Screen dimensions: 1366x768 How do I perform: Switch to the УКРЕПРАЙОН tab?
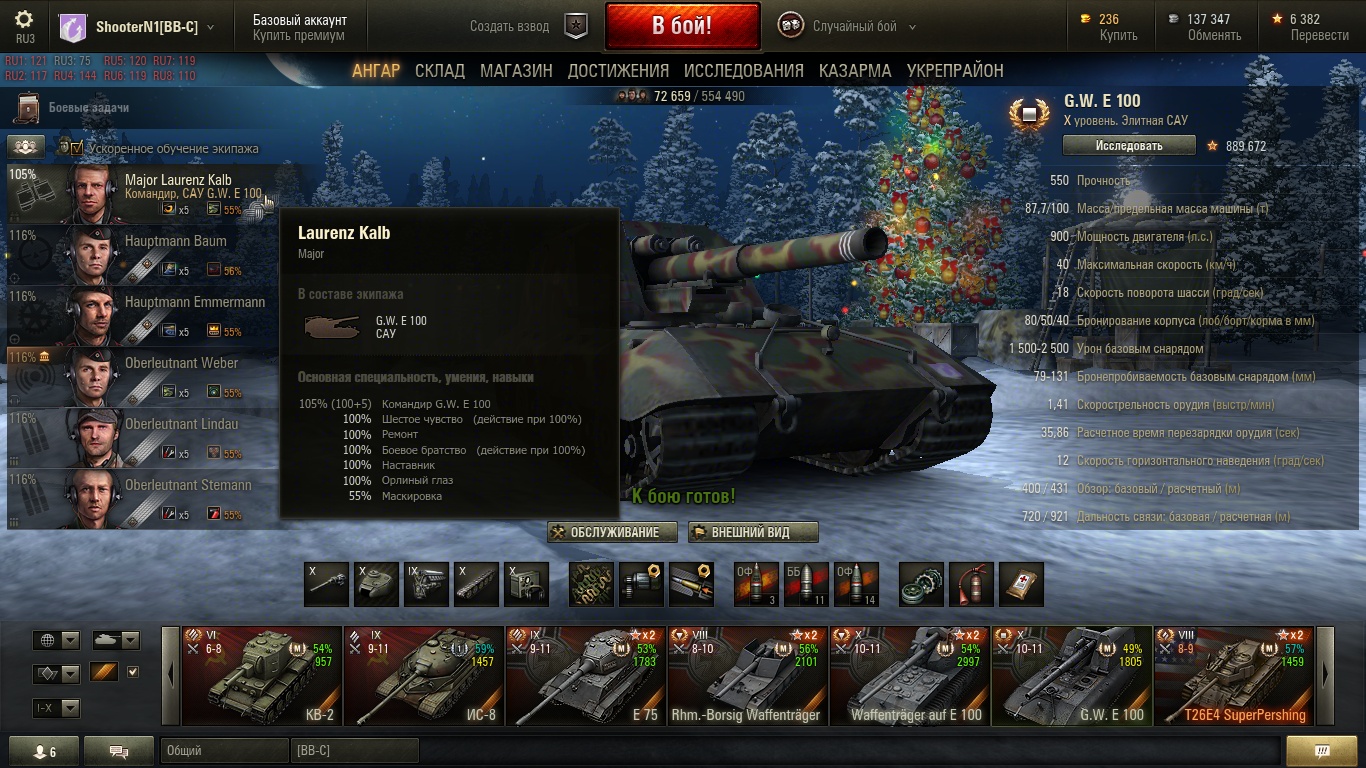(x=955, y=71)
